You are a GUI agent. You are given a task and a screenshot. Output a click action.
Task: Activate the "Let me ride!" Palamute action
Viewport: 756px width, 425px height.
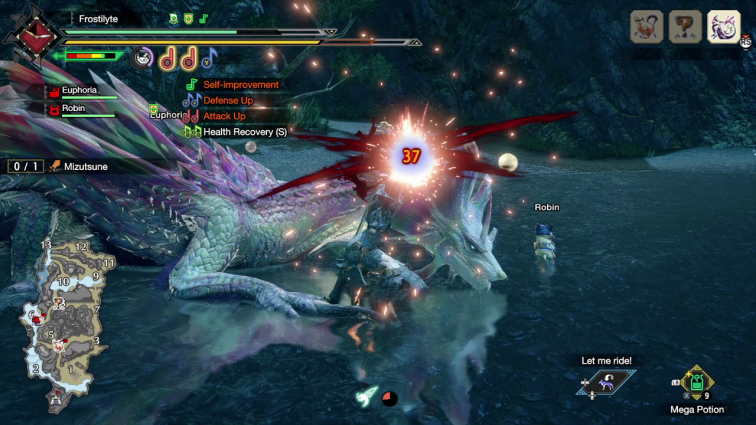pyautogui.click(x=607, y=381)
